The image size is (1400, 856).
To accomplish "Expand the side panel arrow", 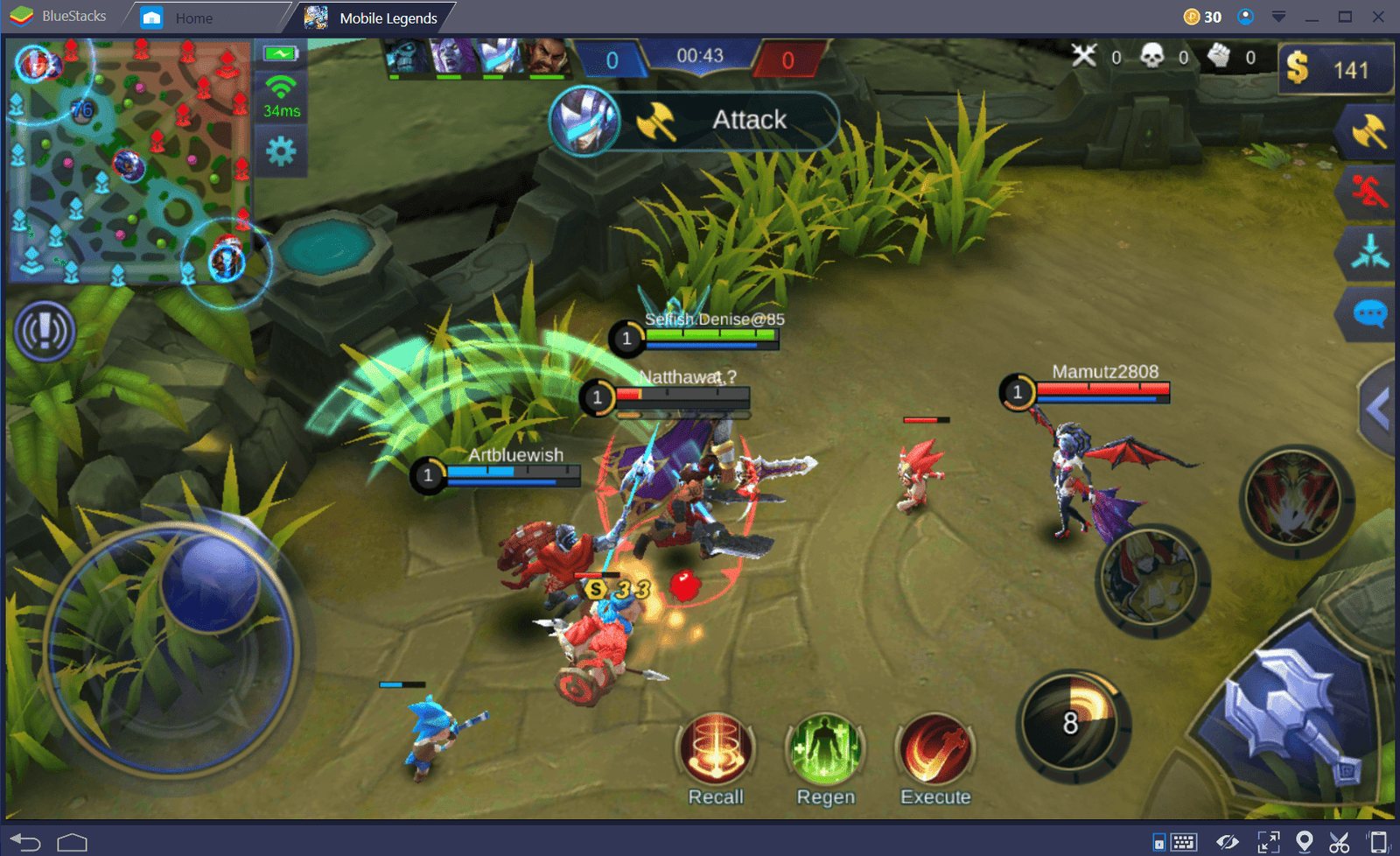I will click(x=1379, y=408).
